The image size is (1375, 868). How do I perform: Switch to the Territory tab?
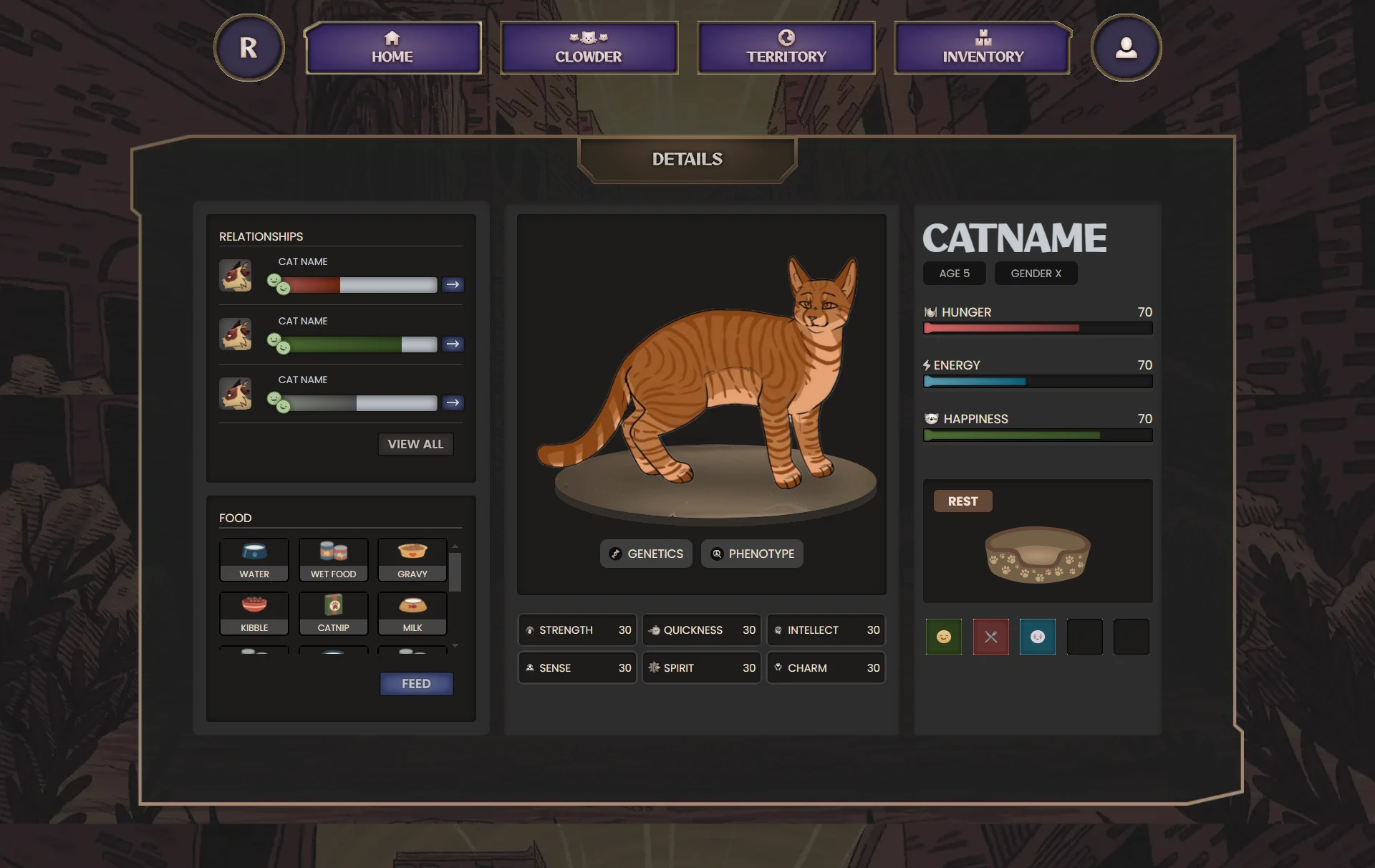point(786,47)
